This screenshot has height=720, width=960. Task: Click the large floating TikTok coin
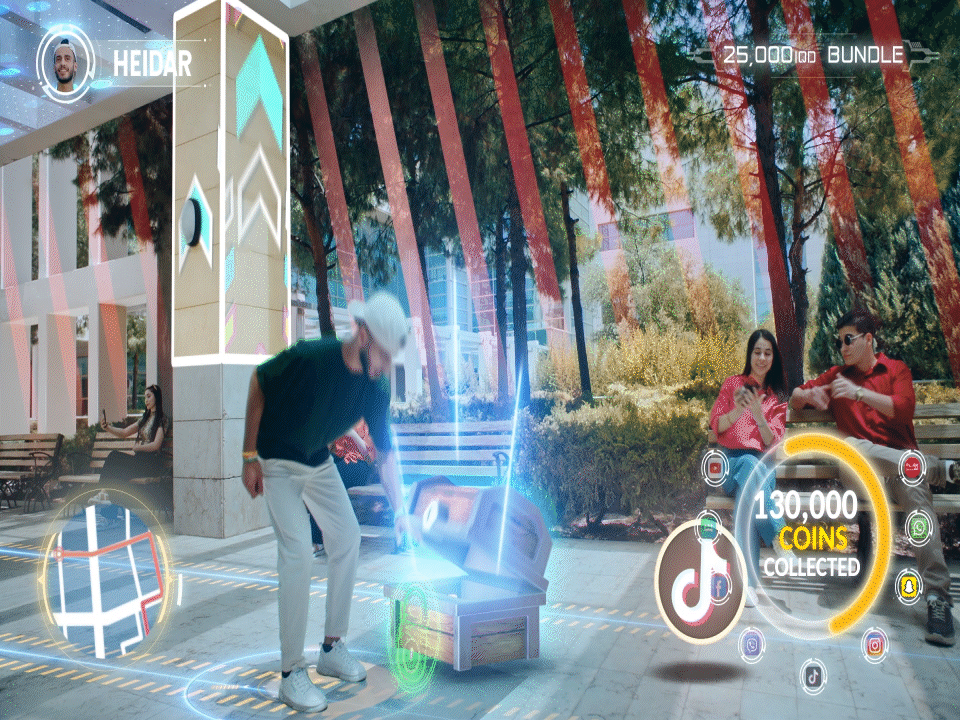(700, 581)
